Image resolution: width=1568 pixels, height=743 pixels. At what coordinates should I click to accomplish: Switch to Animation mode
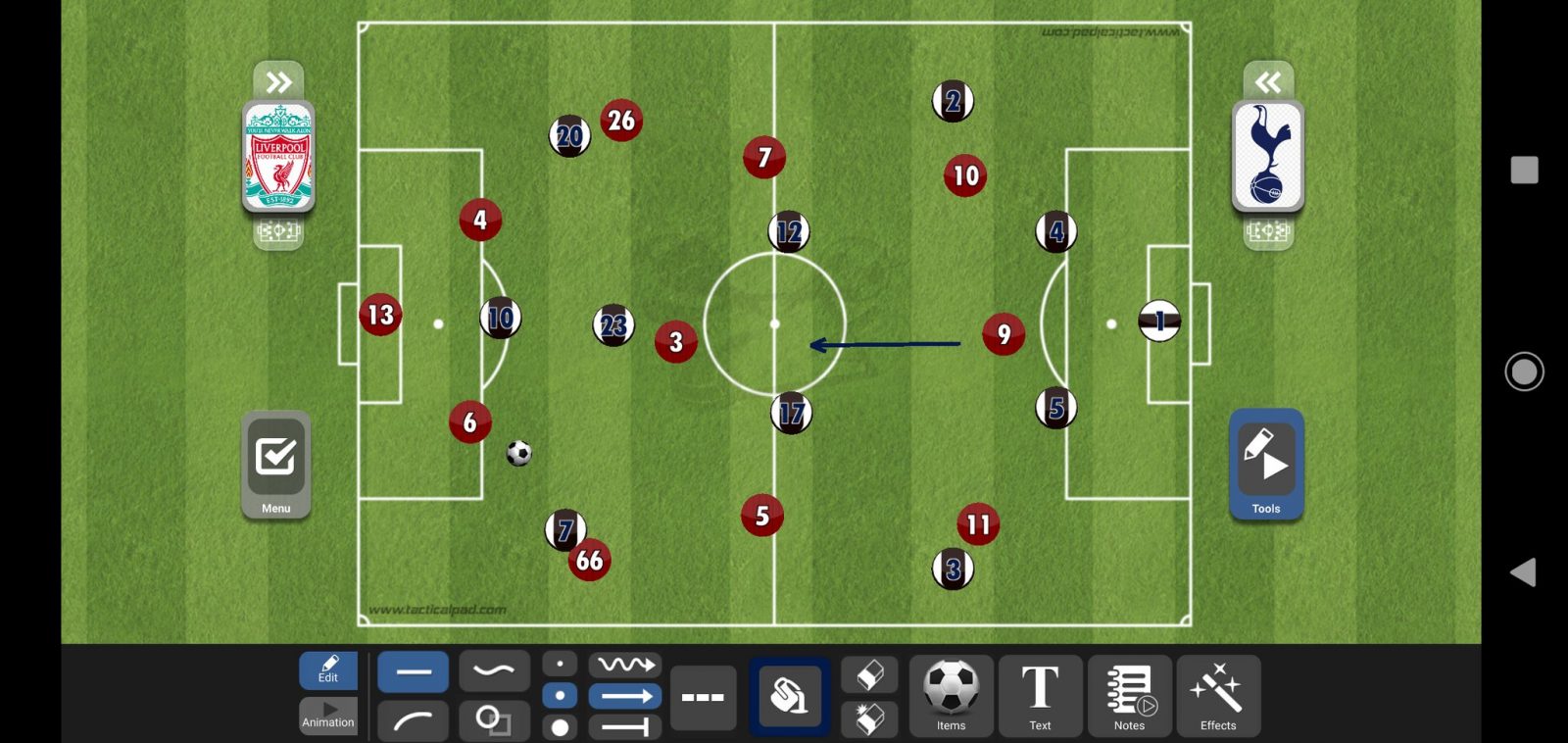point(328,716)
